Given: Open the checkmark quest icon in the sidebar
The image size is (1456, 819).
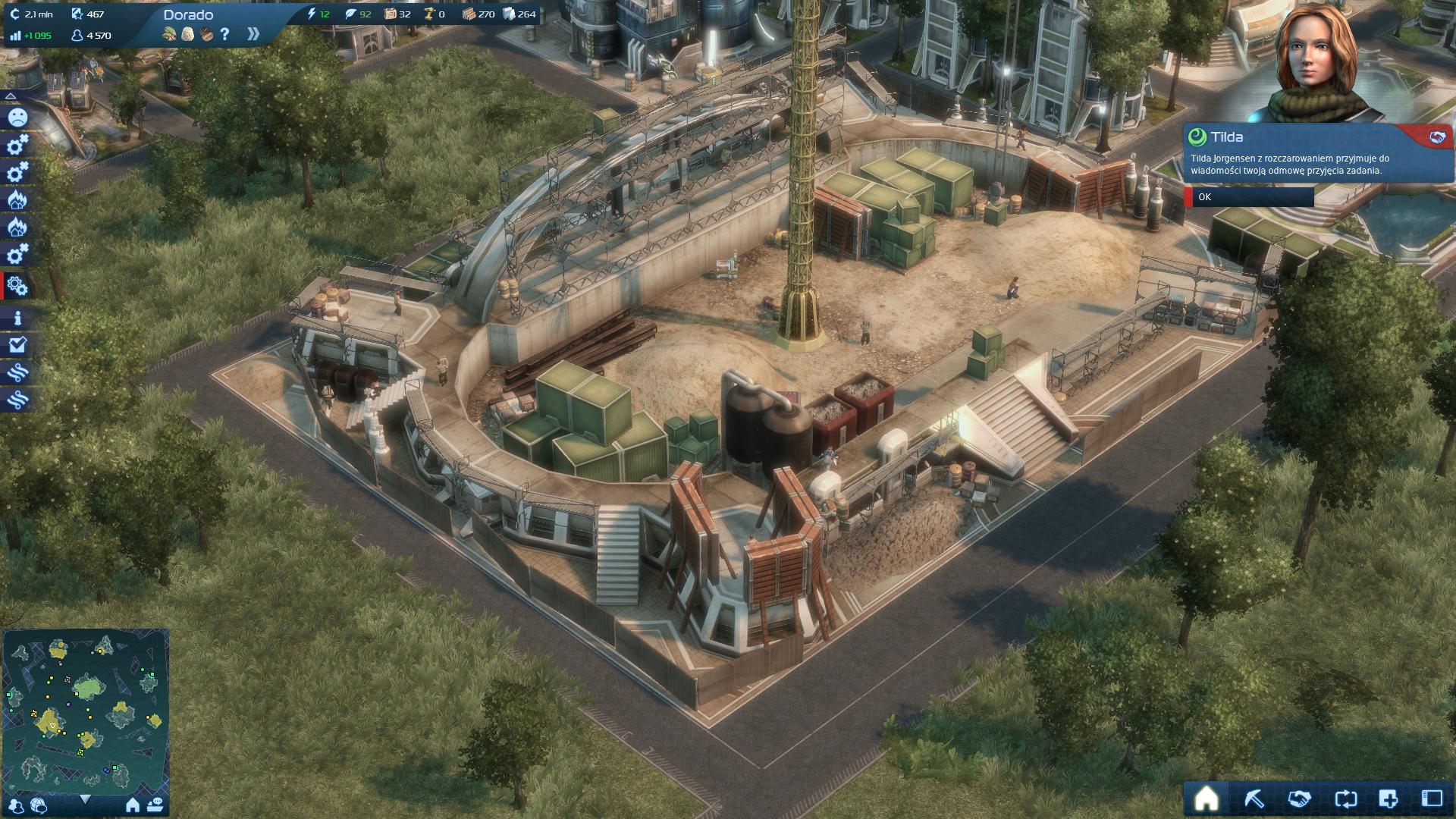Looking at the screenshot, I should [17, 345].
